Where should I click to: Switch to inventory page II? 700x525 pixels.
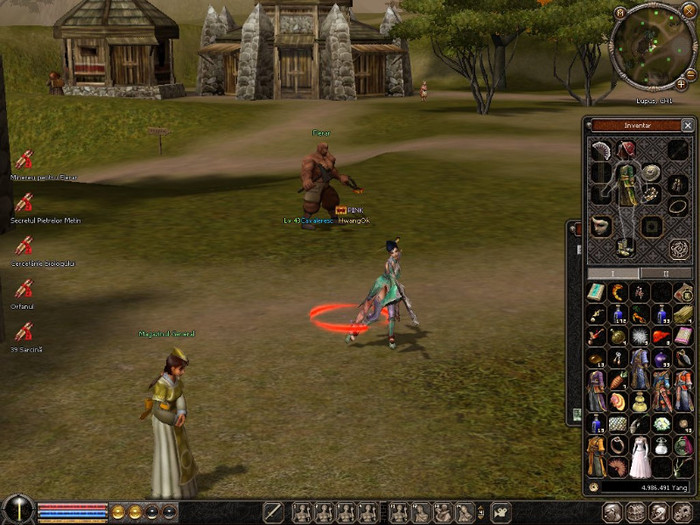pyautogui.click(x=667, y=273)
